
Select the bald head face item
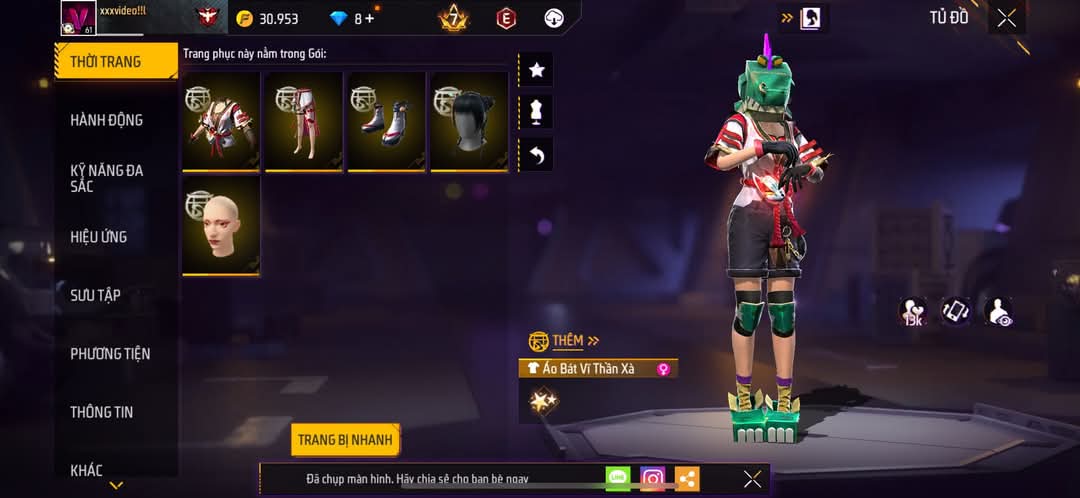(x=221, y=225)
